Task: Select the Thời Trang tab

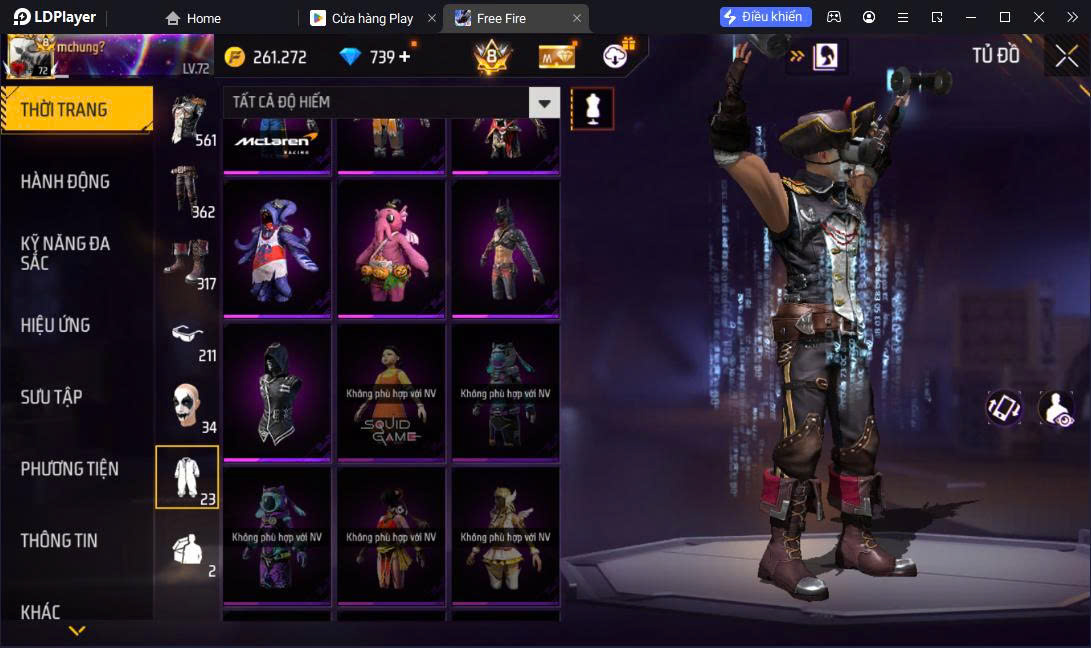Action: (64, 110)
